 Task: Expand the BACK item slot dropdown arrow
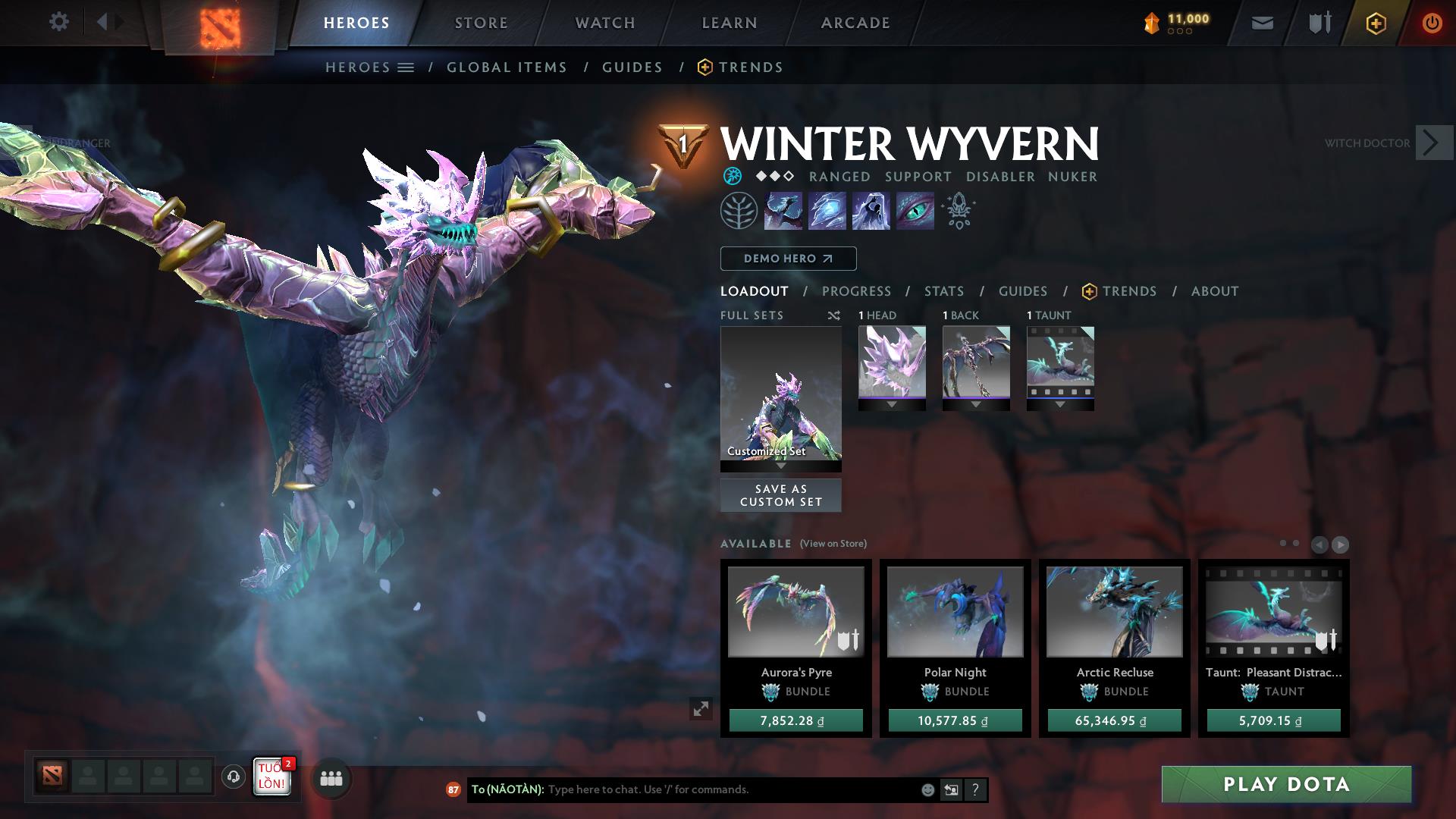click(976, 404)
